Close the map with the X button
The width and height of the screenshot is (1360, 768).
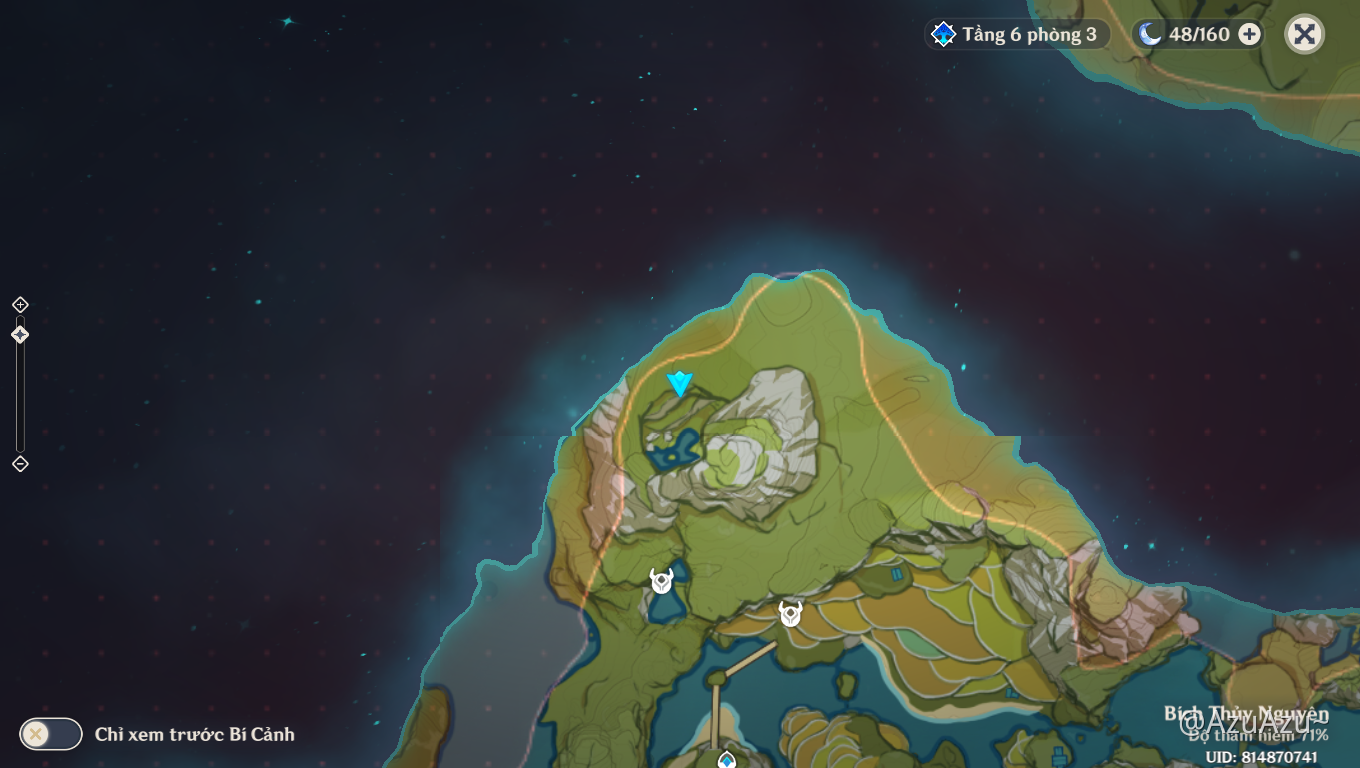coord(1304,35)
